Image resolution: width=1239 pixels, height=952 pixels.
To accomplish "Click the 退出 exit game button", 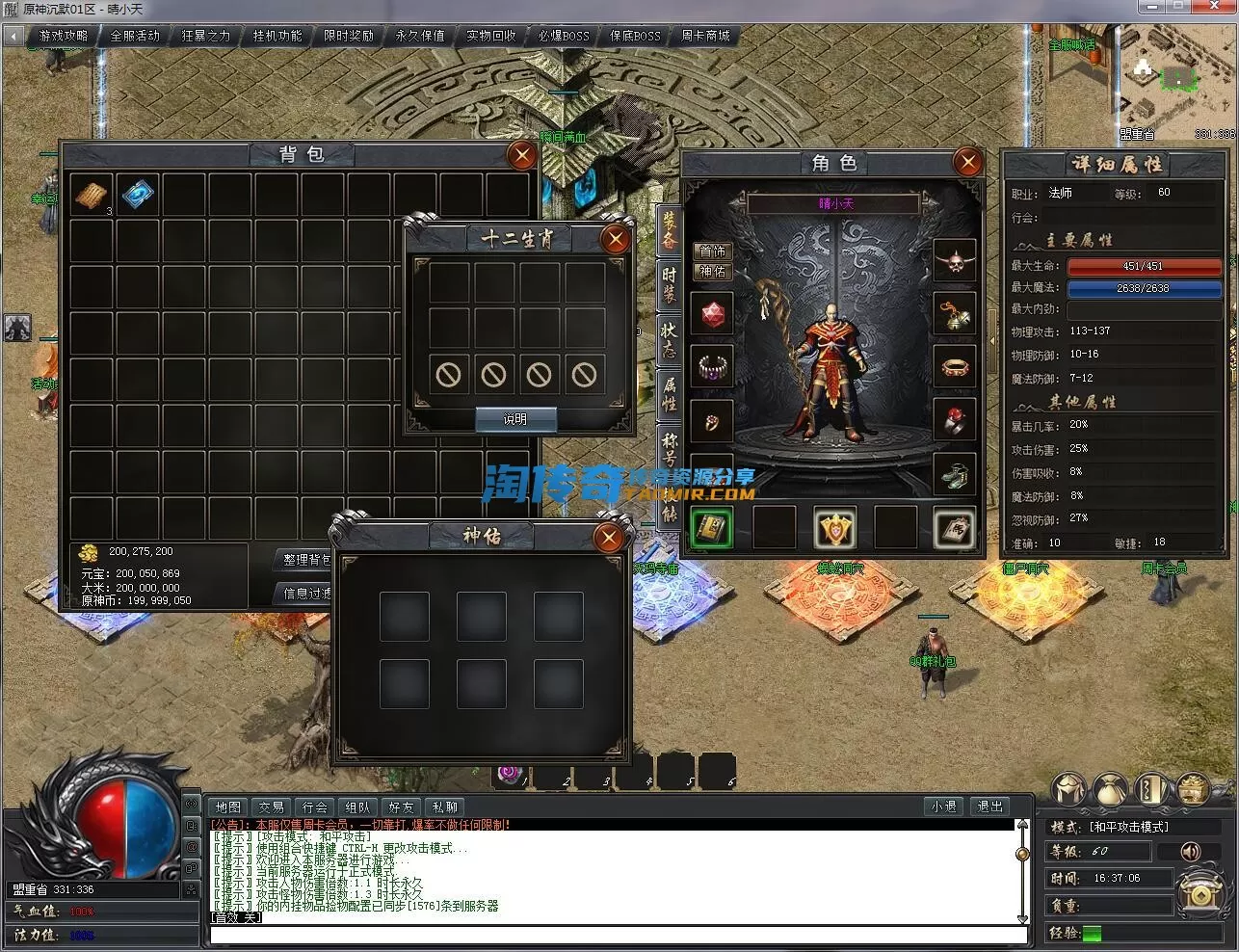I will click(x=989, y=807).
